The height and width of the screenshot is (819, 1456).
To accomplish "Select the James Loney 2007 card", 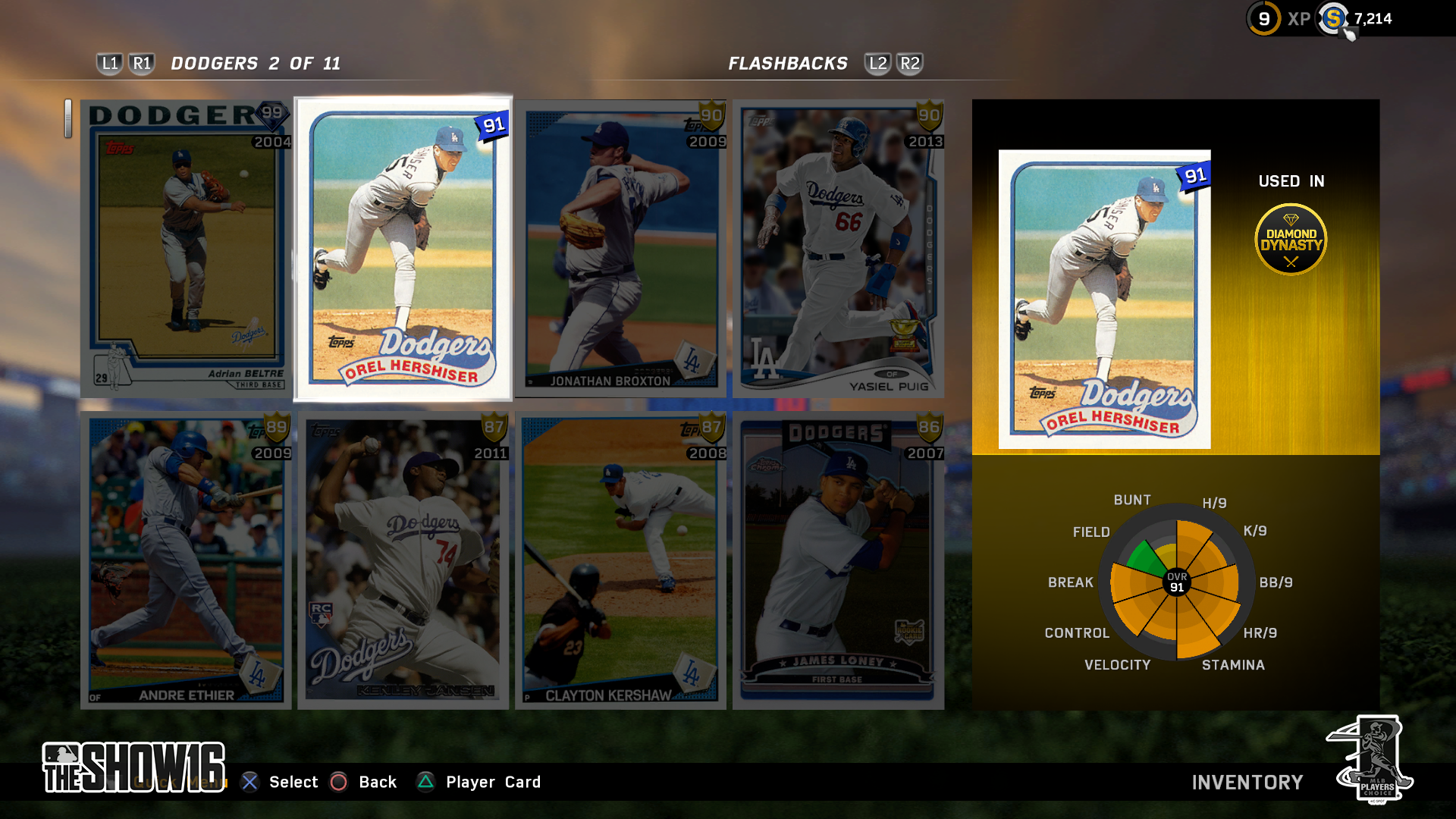I will click(838, 560).
